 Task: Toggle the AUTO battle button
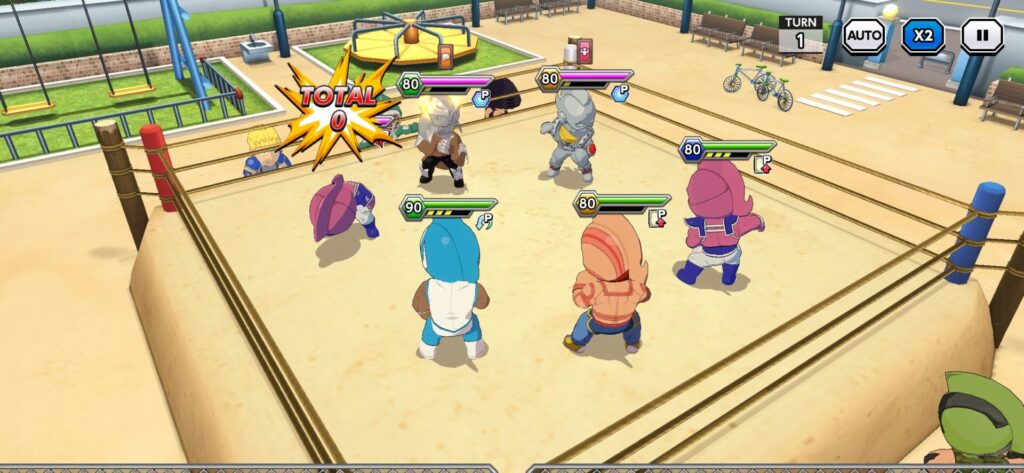tap(863, 36)
